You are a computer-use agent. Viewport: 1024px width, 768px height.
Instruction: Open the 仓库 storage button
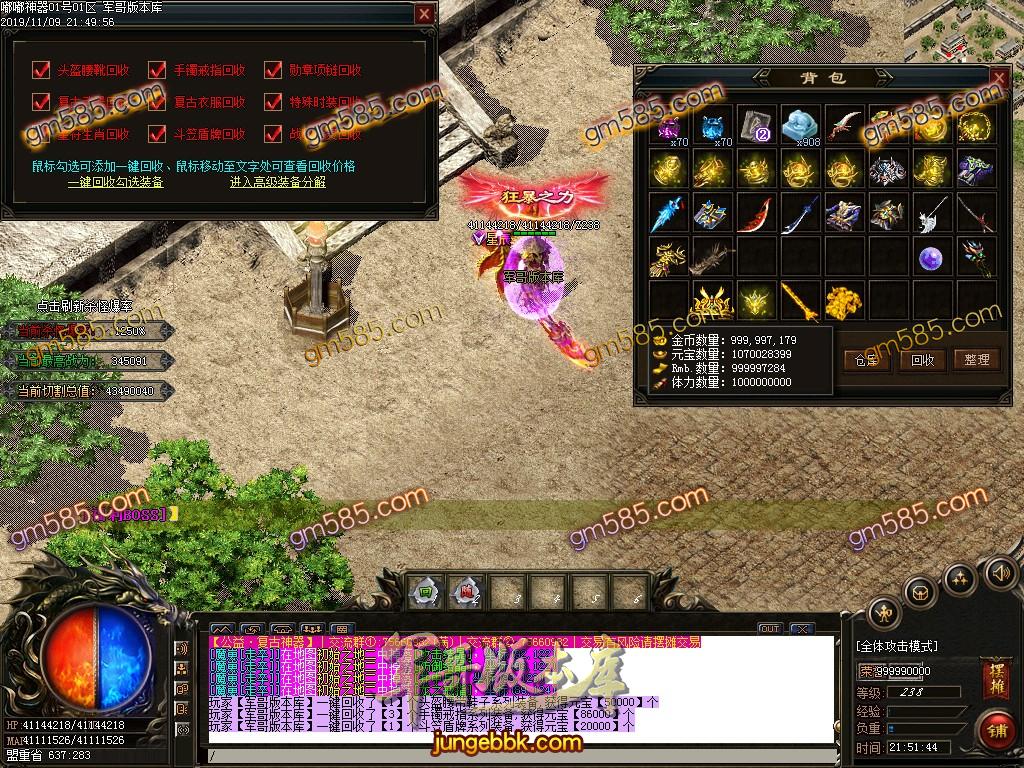click(x=867, y=360)
